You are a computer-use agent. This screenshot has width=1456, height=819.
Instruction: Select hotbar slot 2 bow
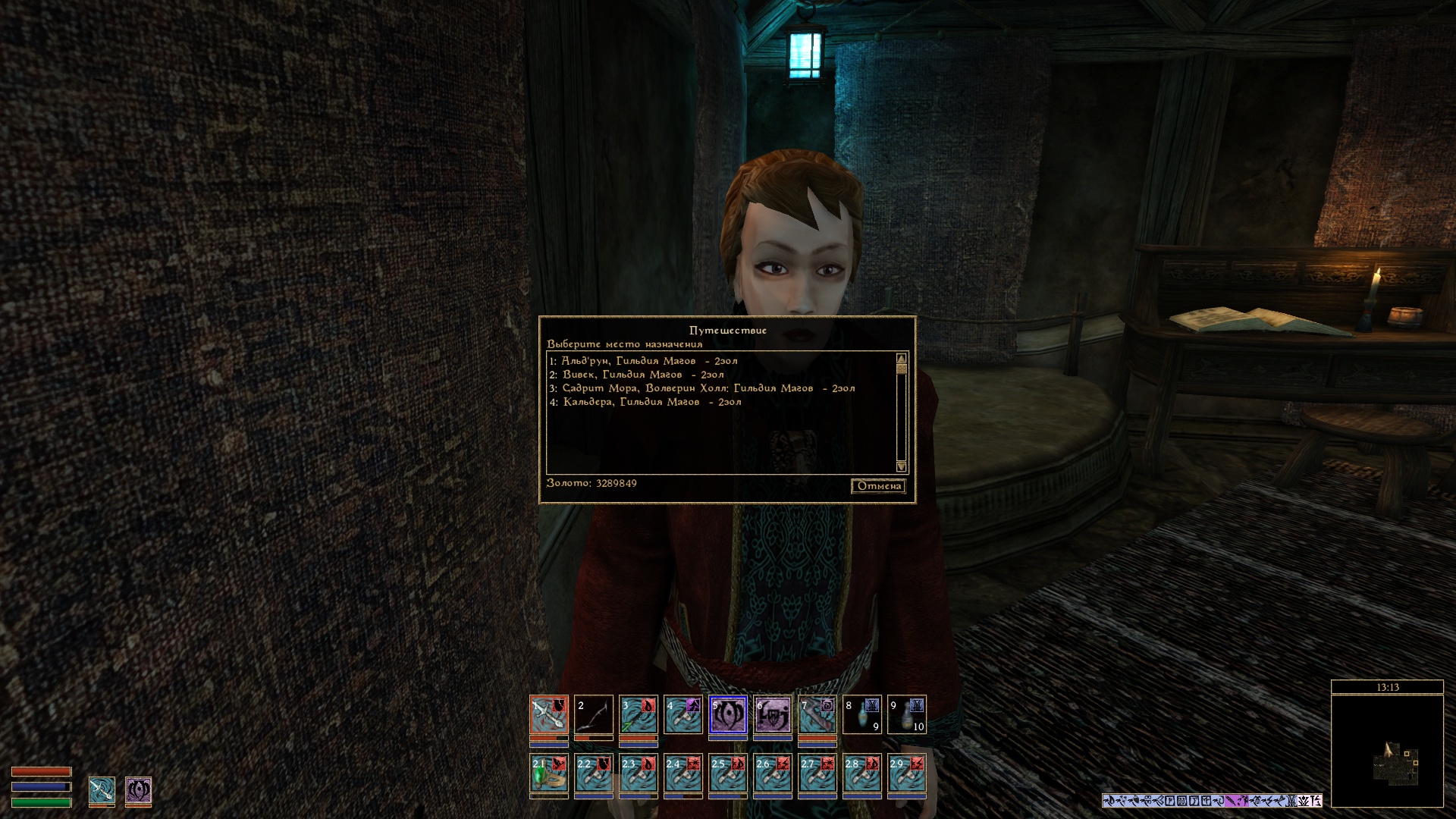tap(594, 714)
